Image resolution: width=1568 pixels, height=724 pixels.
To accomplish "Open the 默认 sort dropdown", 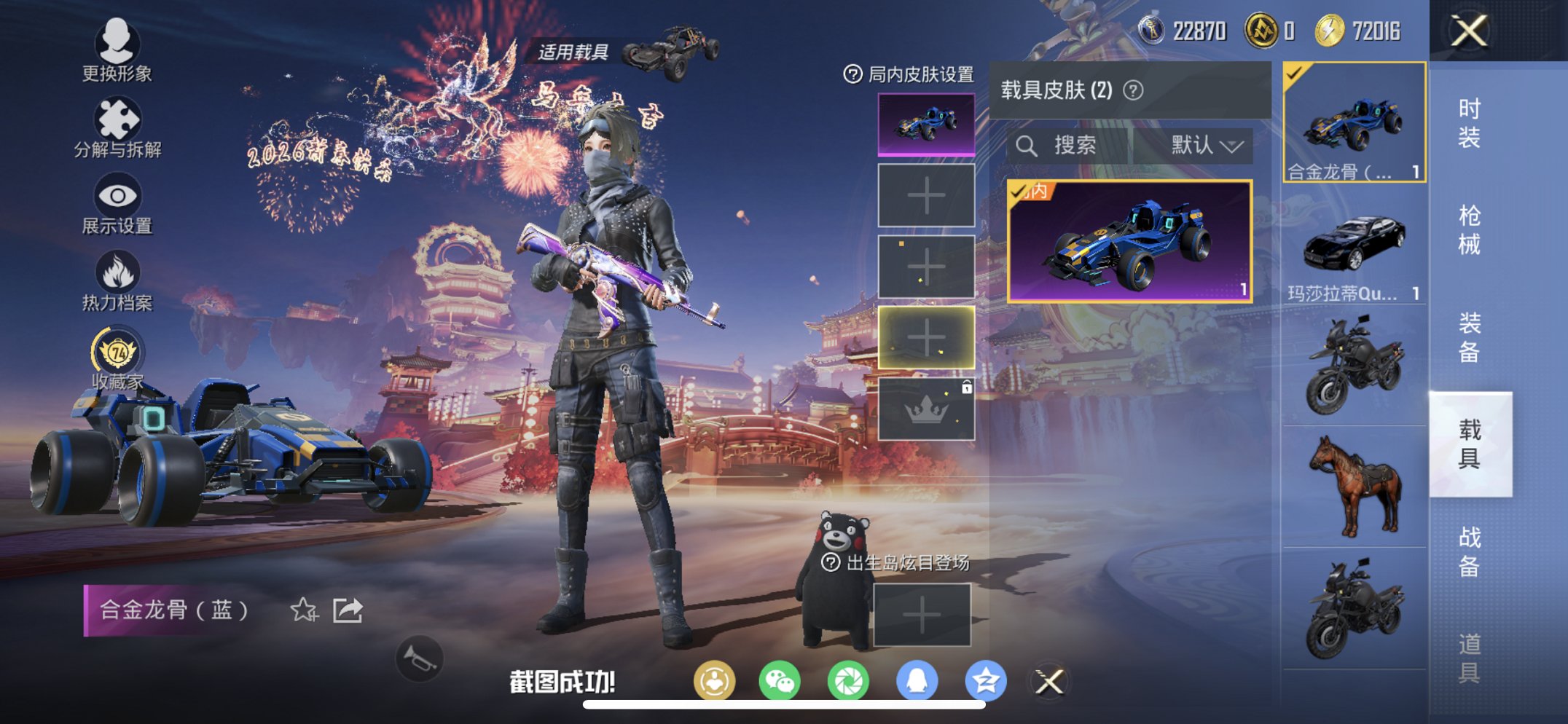I will pyautogui.click(x=1200, y=145).
